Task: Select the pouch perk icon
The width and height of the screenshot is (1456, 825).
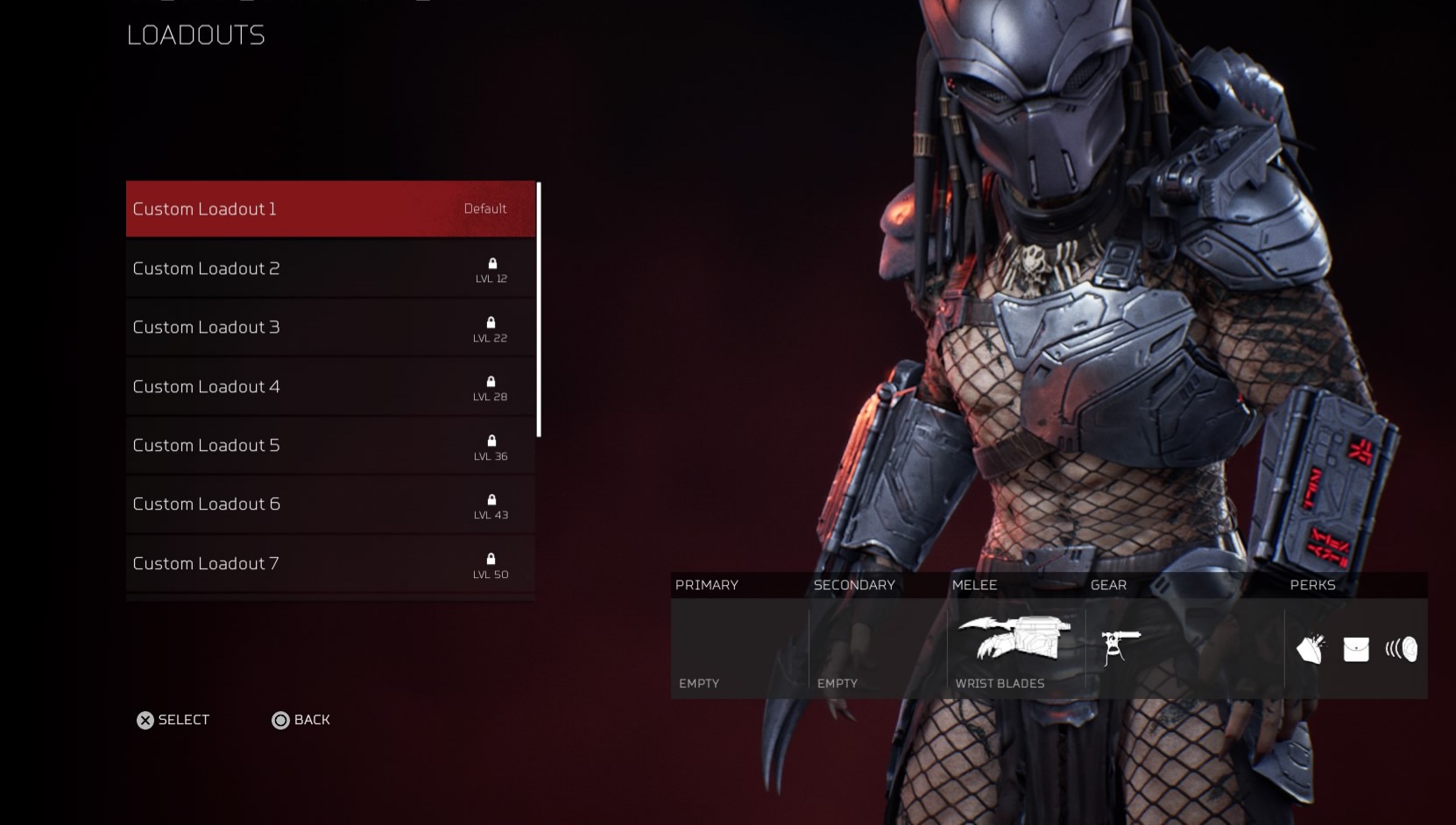Action: pos(1356,649)
